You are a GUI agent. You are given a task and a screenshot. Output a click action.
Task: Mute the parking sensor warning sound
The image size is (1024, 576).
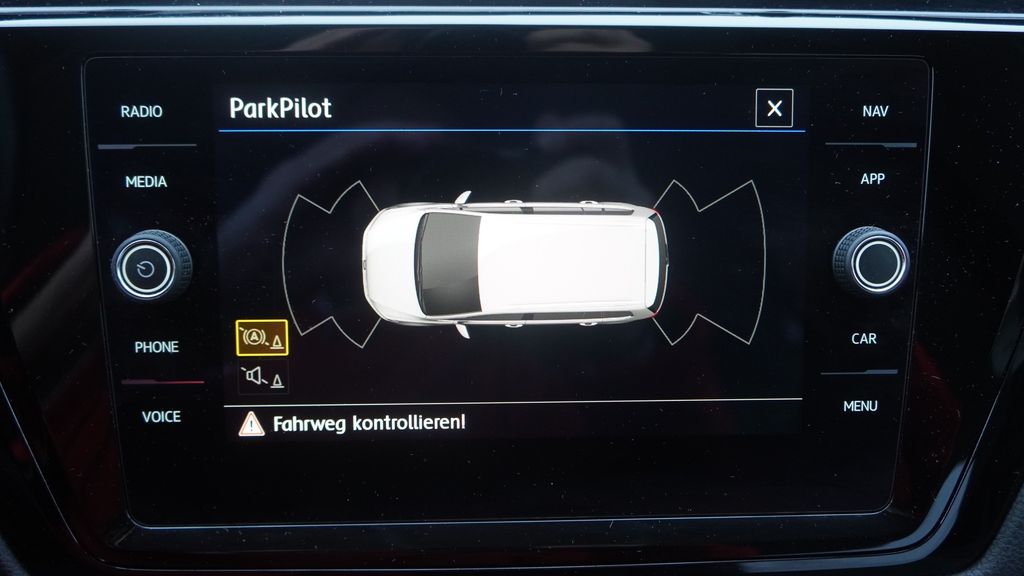click(x=262, y=377)
